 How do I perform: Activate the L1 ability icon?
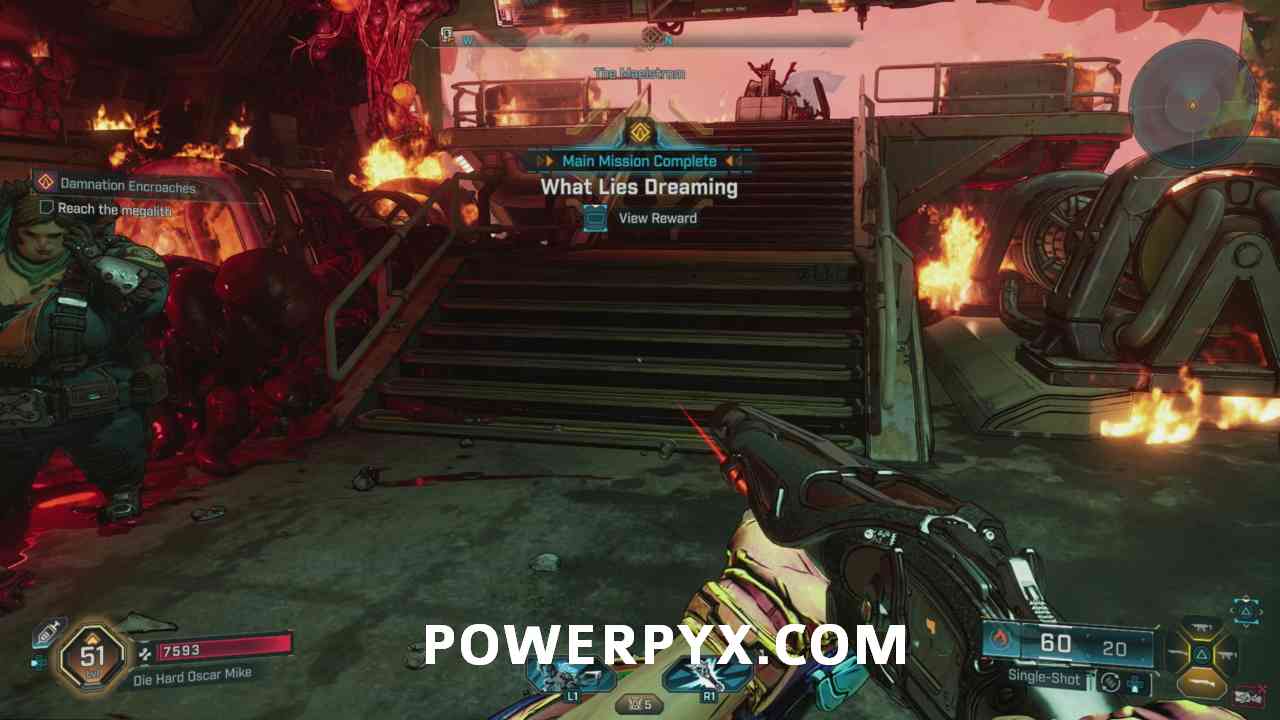pos(573,675)
